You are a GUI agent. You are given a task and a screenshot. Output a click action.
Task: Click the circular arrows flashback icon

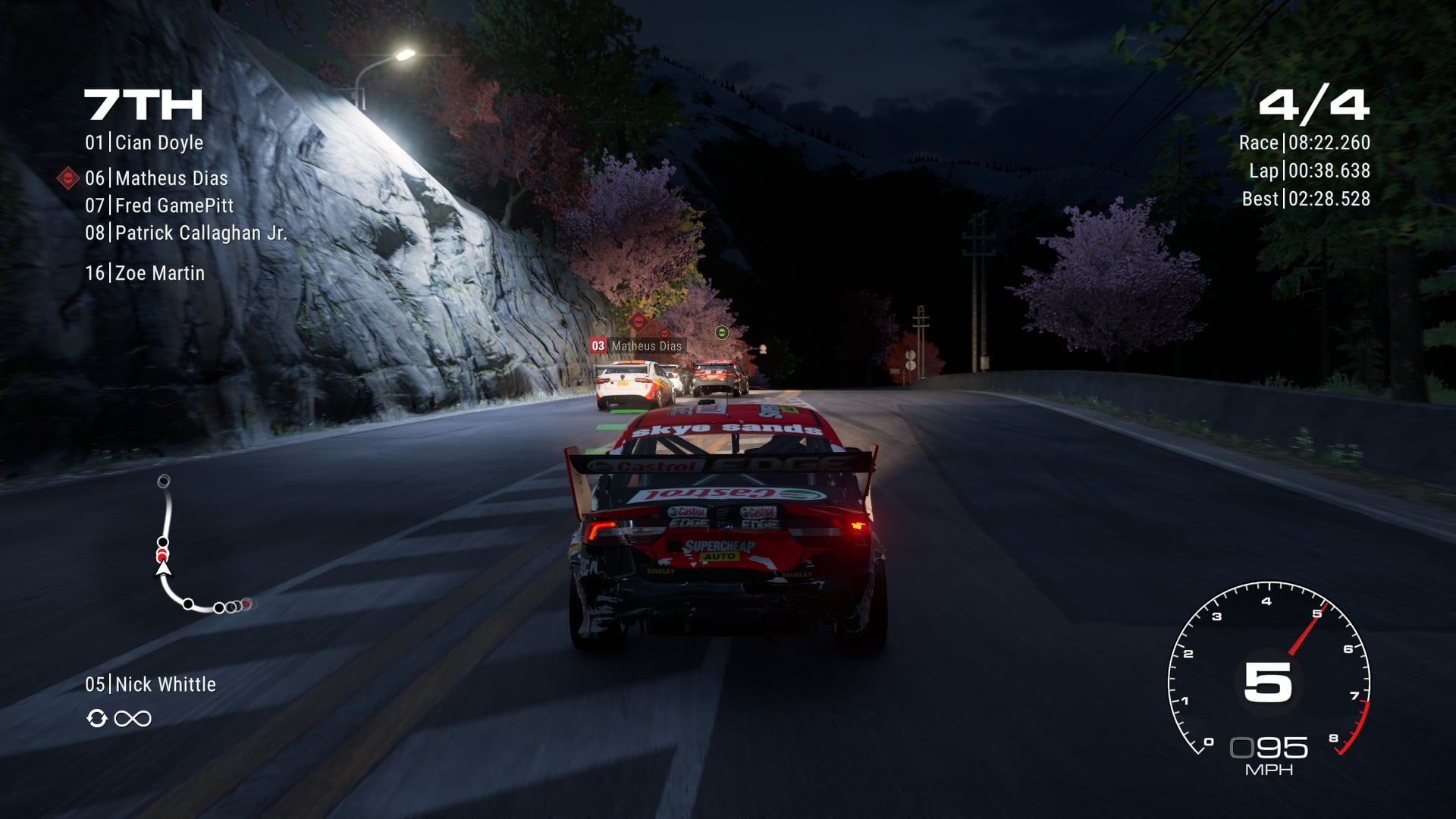pos(96,718)
